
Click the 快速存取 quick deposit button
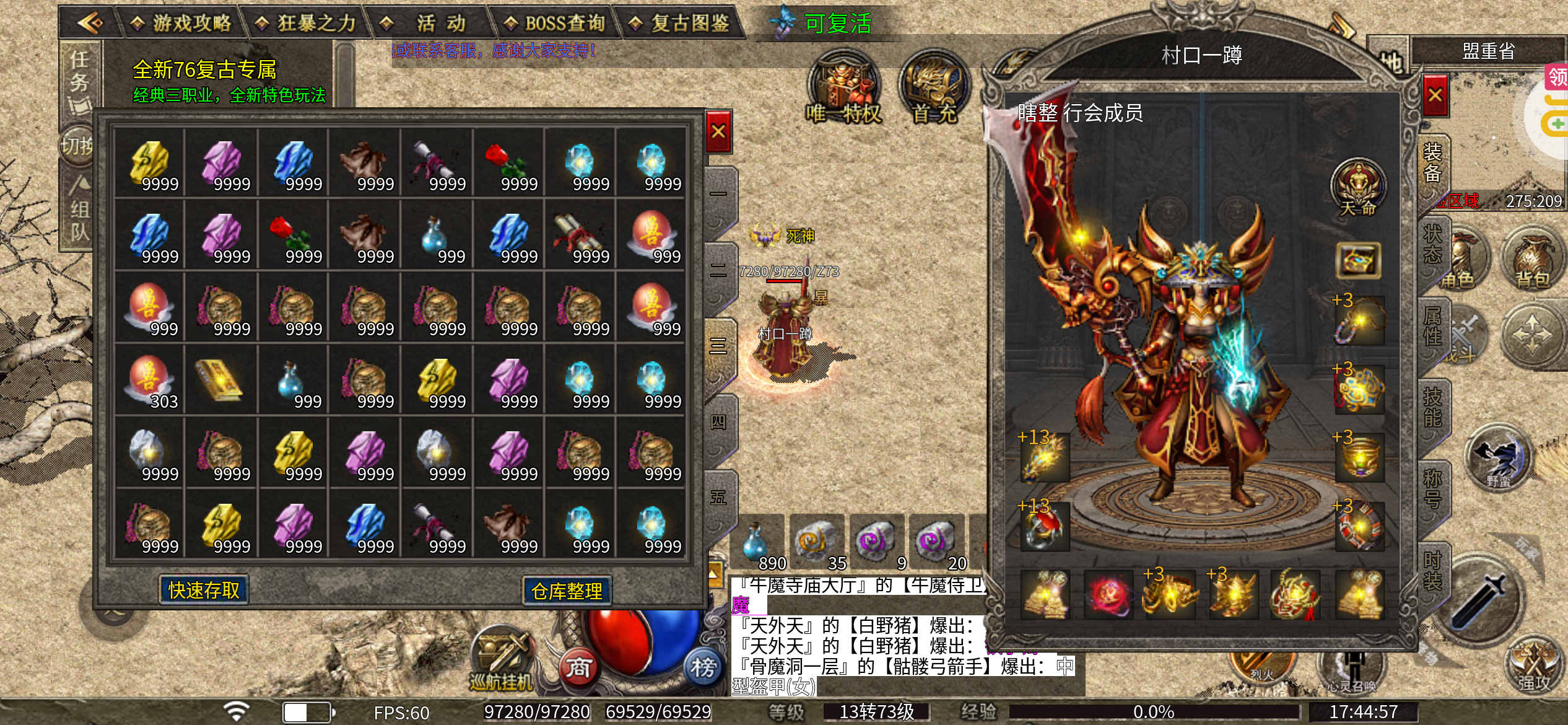click(204, 590)
